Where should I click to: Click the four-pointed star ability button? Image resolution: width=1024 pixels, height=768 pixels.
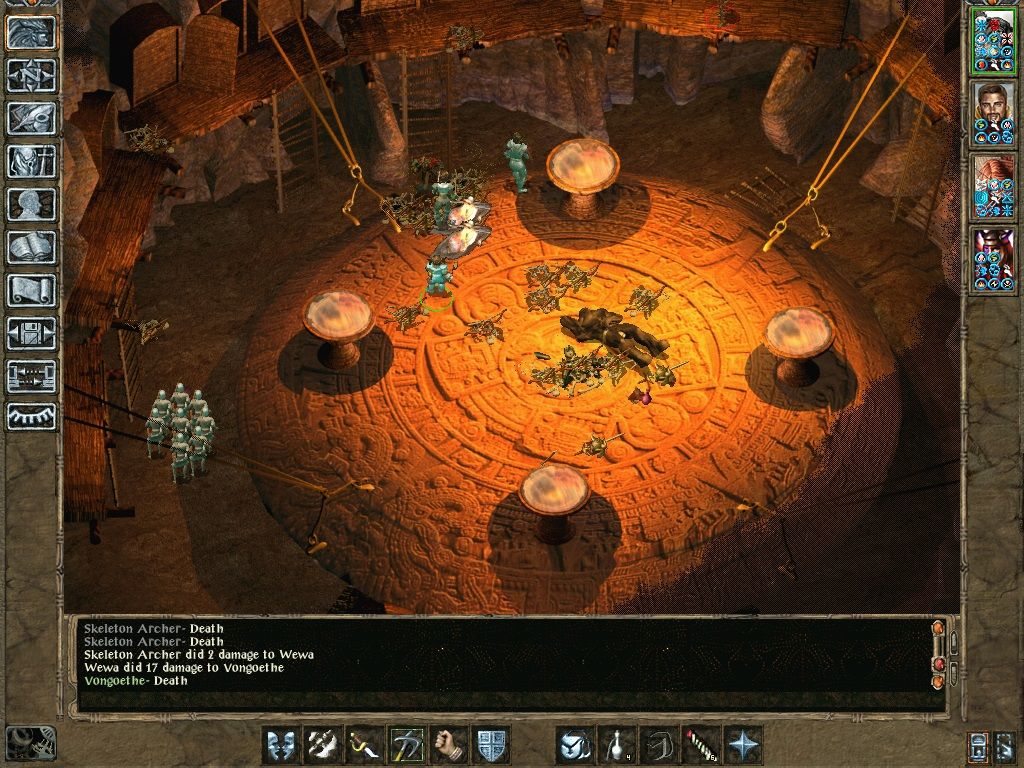click(x=743, y=745)
